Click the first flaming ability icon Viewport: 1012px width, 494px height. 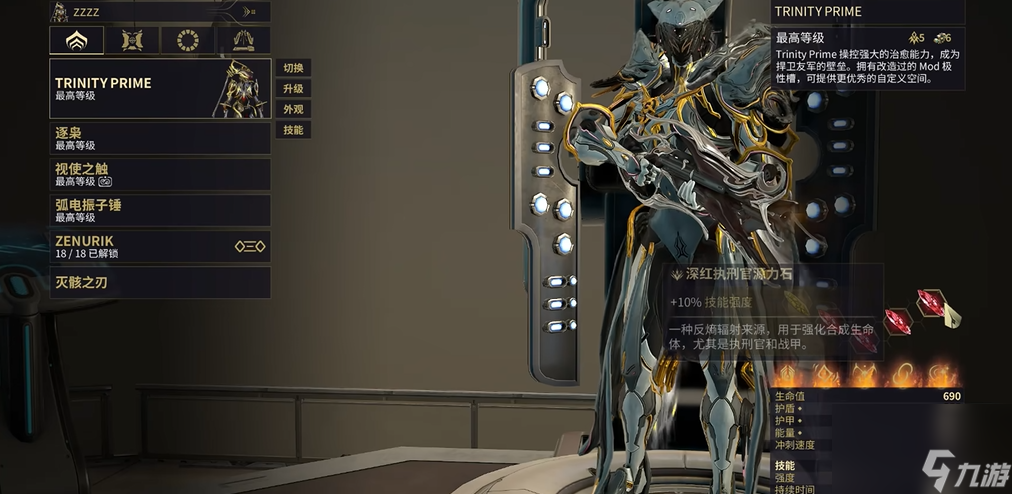pyautogui.click(x=788, y=375)
